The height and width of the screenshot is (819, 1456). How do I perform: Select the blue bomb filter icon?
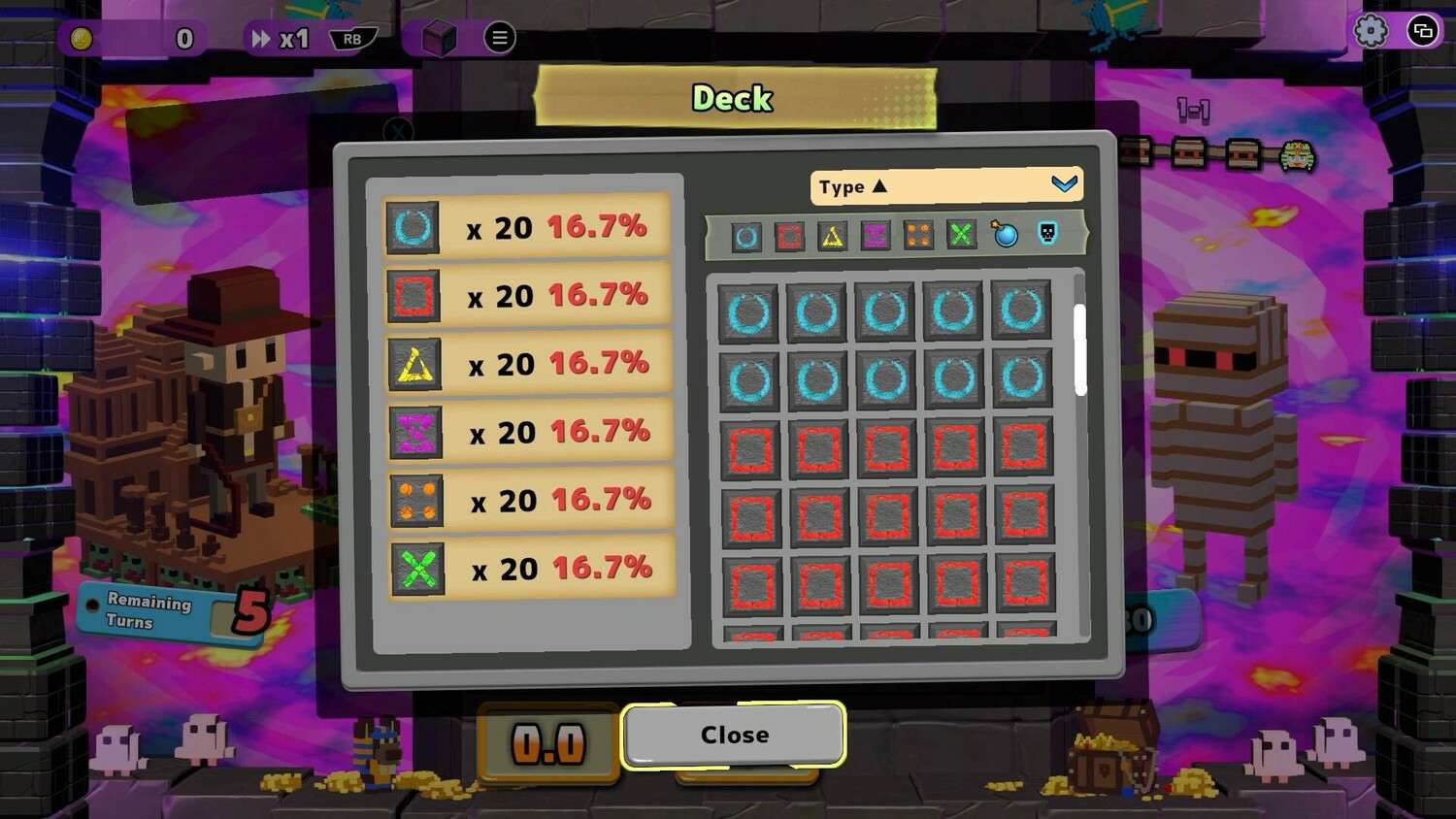[1005, 234]
